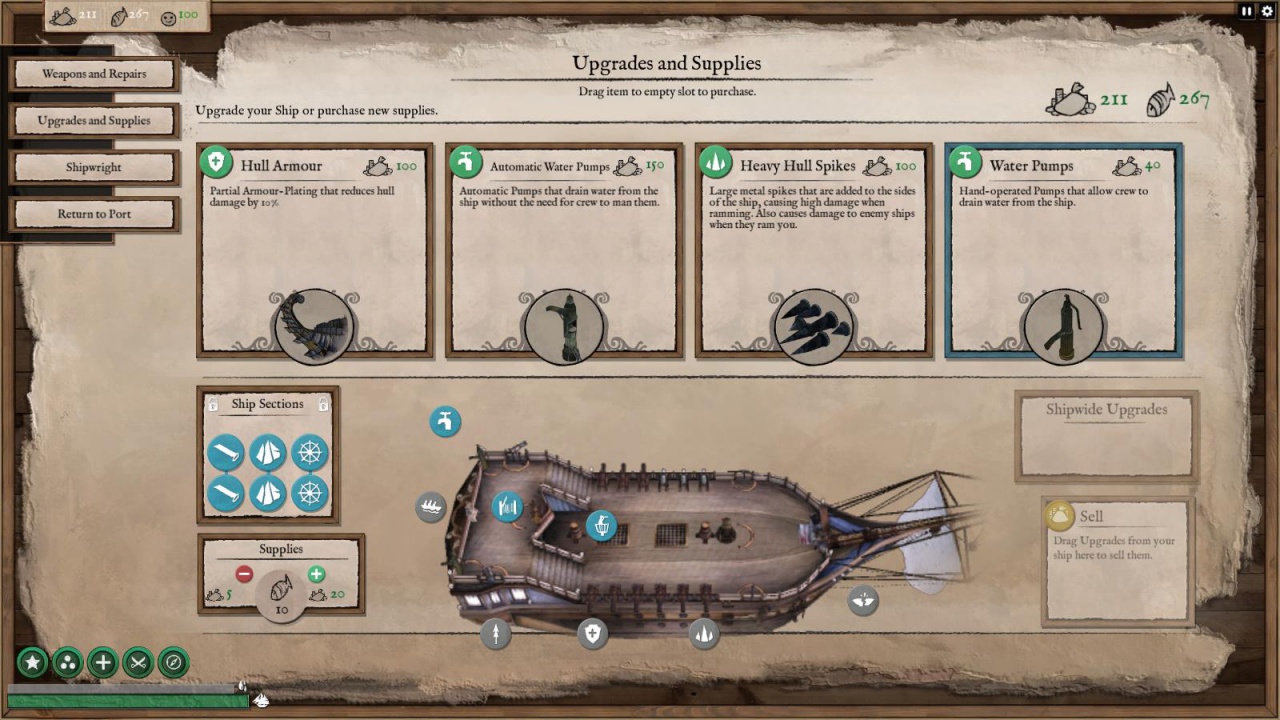This screenshot has width=1280, height=720.
Task: Open the Shipwright section
Action: pyautogui.click(x=94, y=167)
